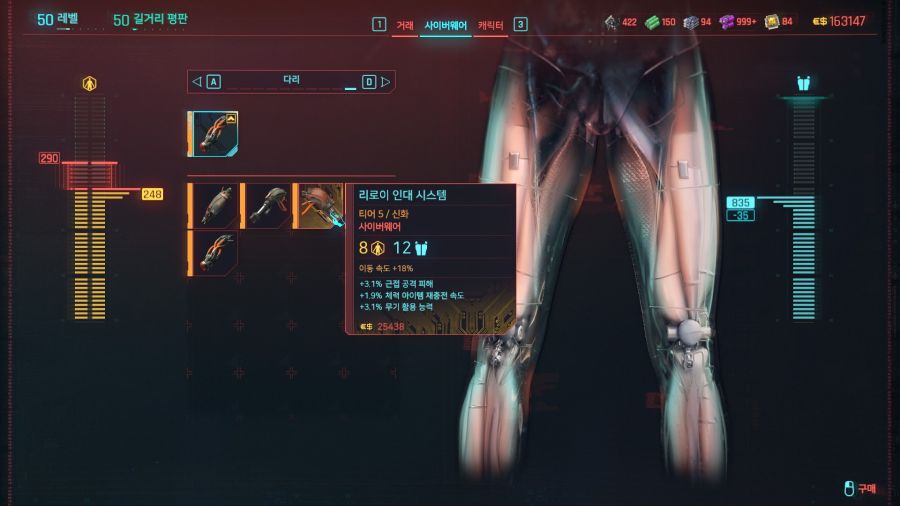
Task: Go to previous body category before 다리
Action: pos(197,81)
